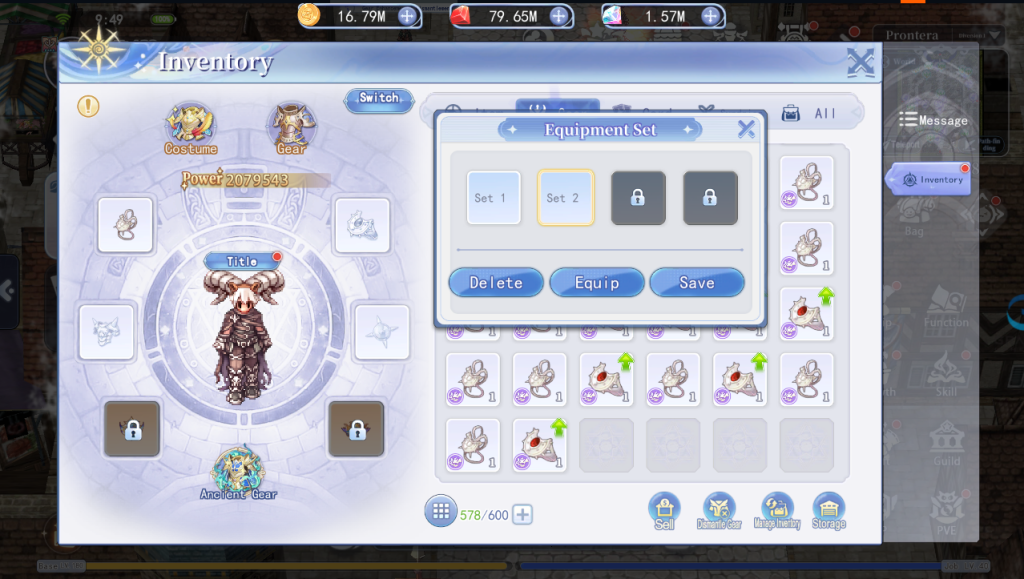Open the character Title menu
Image resolution: width=1024 pixels, height=579 pixels.
click(x=241, y=261)
